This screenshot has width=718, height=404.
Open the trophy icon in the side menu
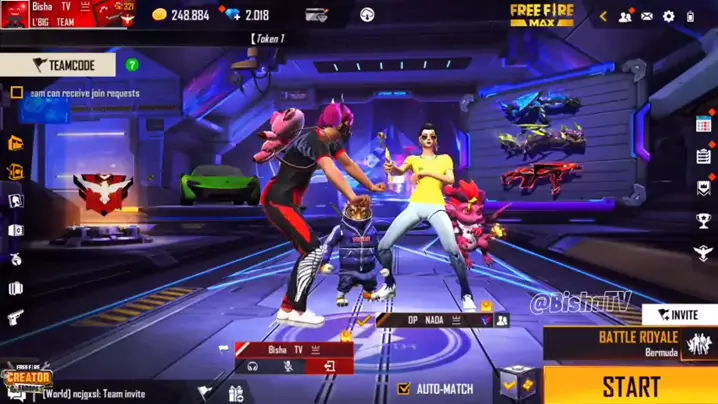tap(704, 221)
